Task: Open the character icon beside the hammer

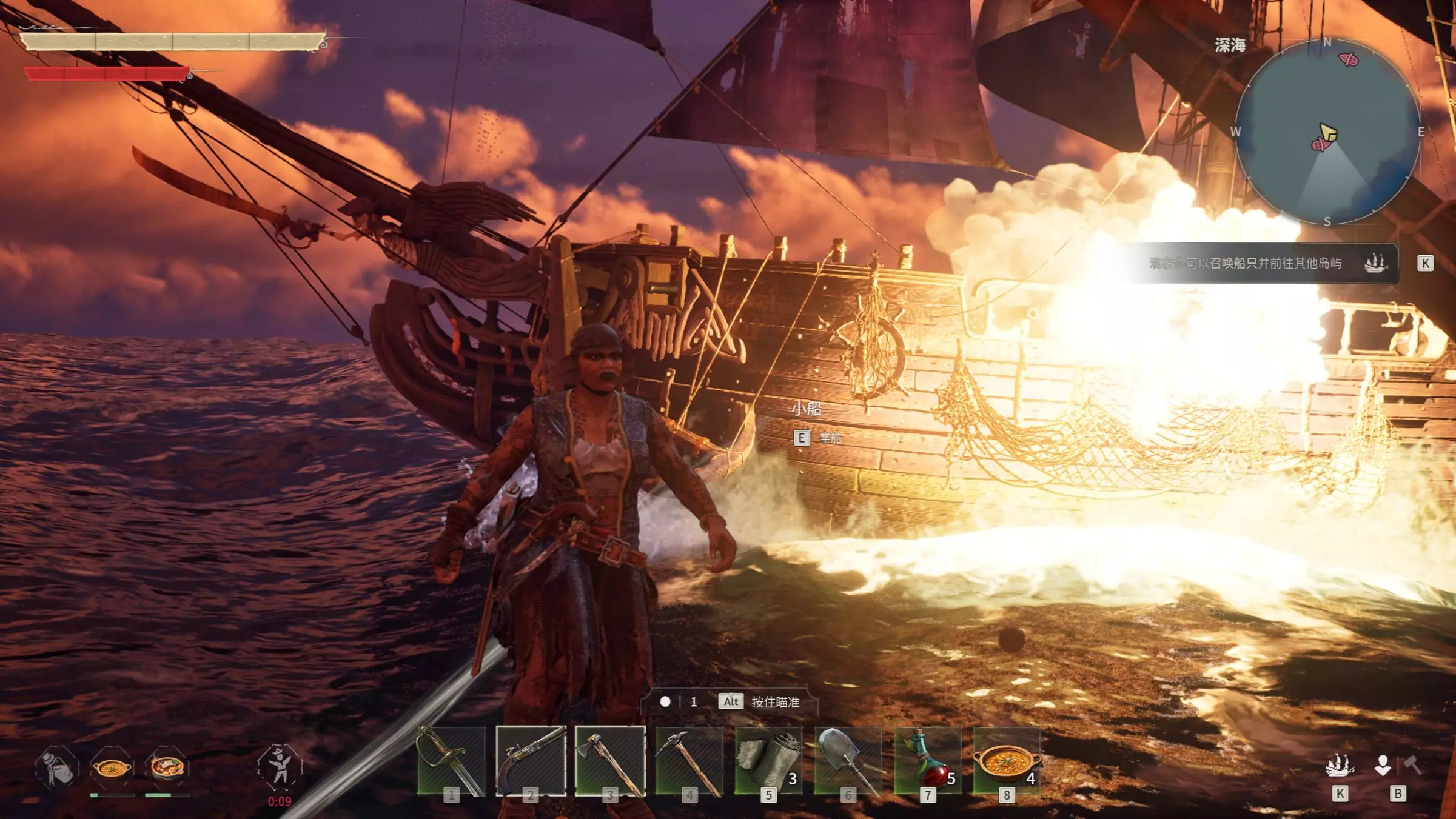Action: [x=1383, y=765]
